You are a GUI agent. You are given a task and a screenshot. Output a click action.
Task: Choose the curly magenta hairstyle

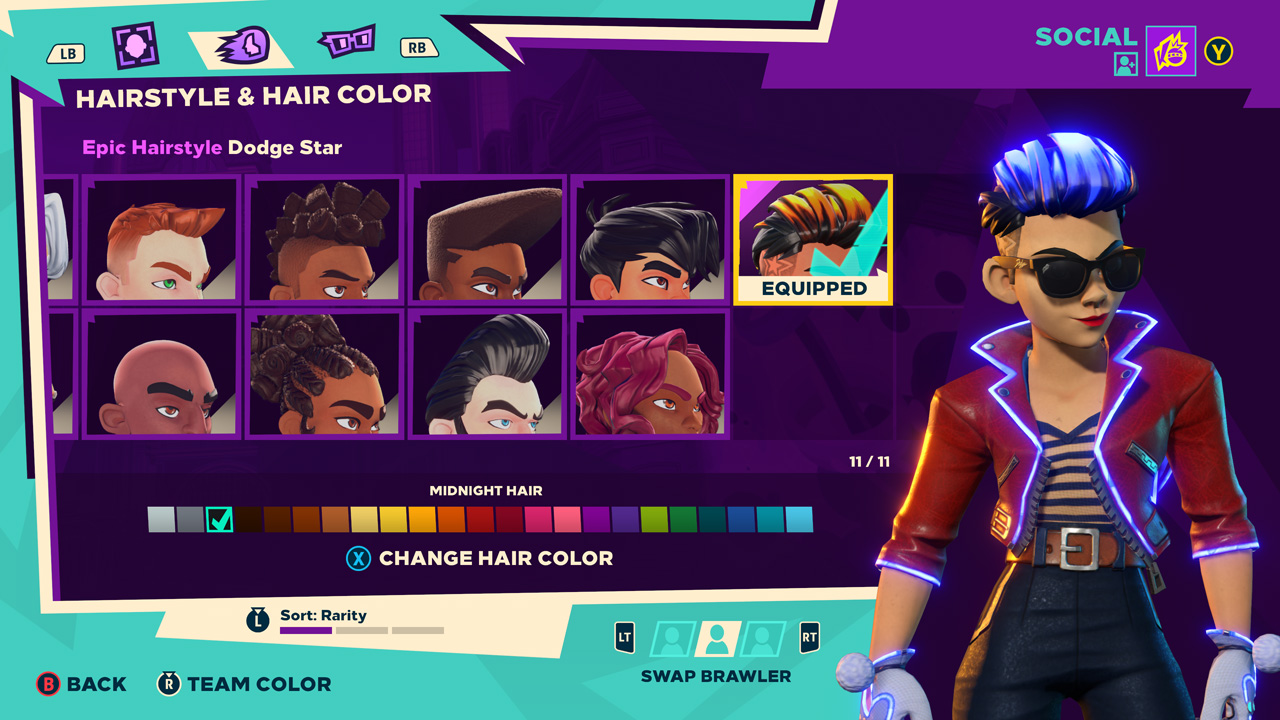pyautogui.click(x=650, y=374)
